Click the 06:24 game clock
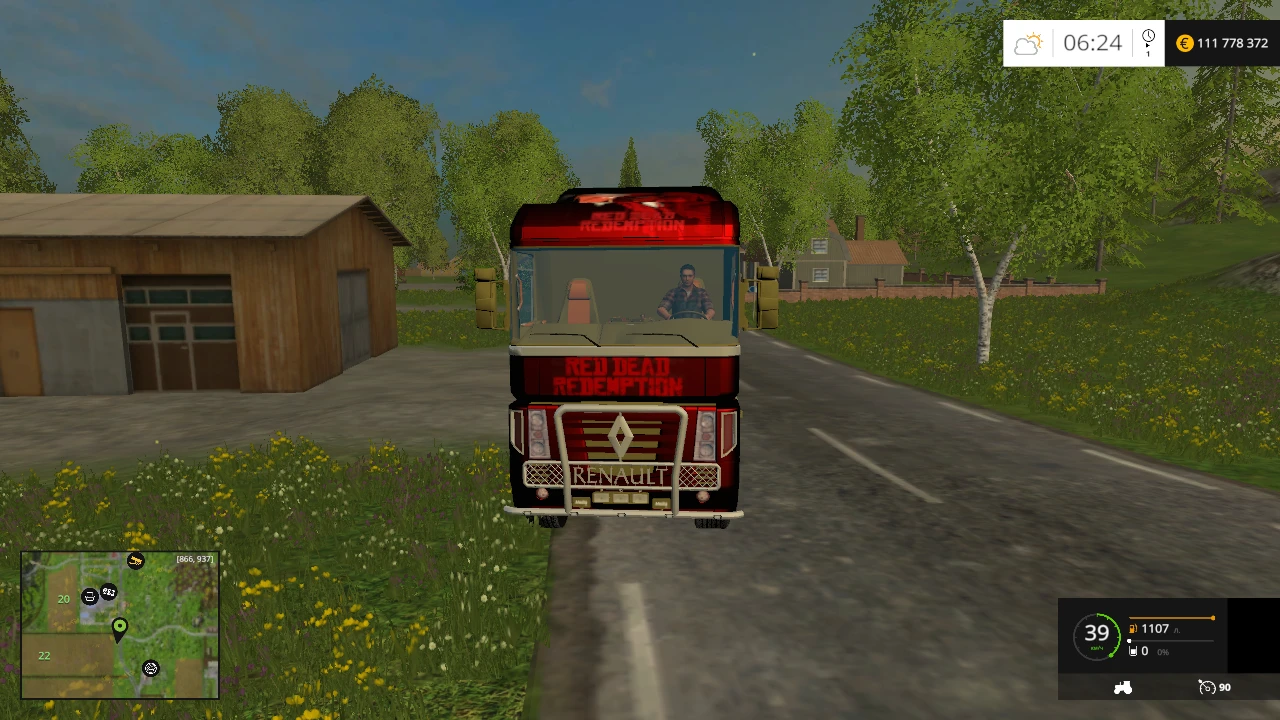This screenshot has height=720, width=1280. [x=1092, y=43]
